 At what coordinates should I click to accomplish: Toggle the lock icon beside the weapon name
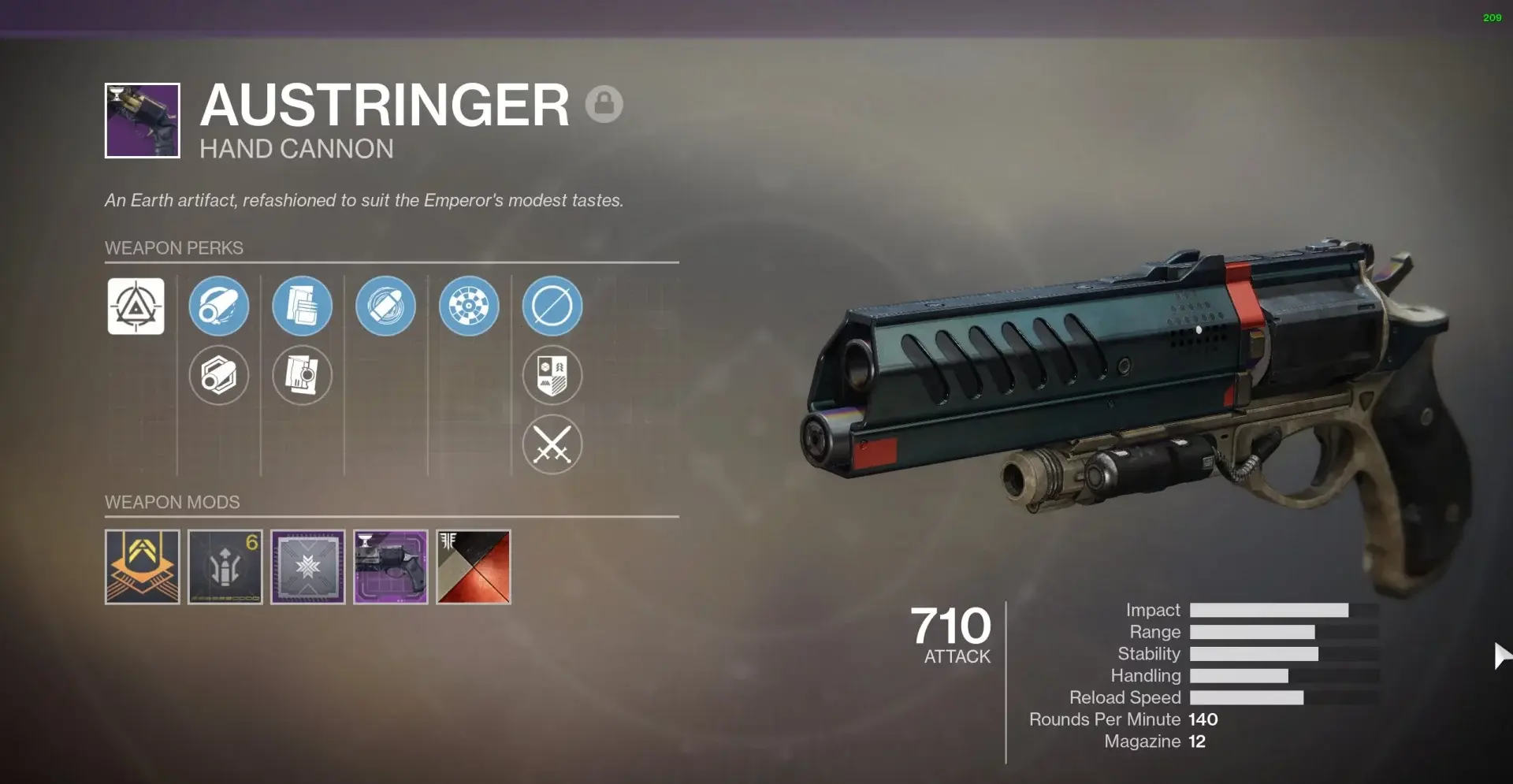point(605,103)
